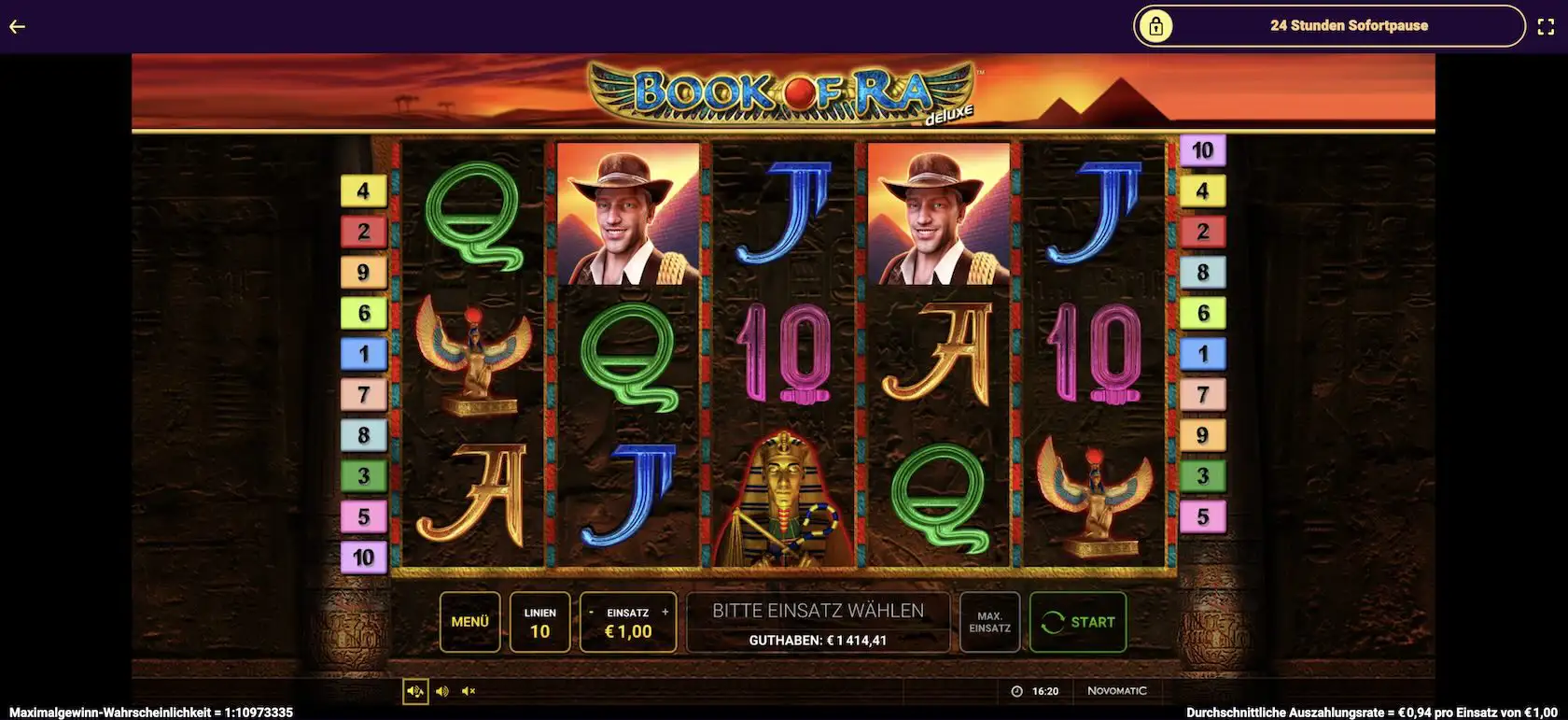Enter fullscreen using the top-right expand icon
This screenshot has width=1568, height=720.
coord(1547,26)
